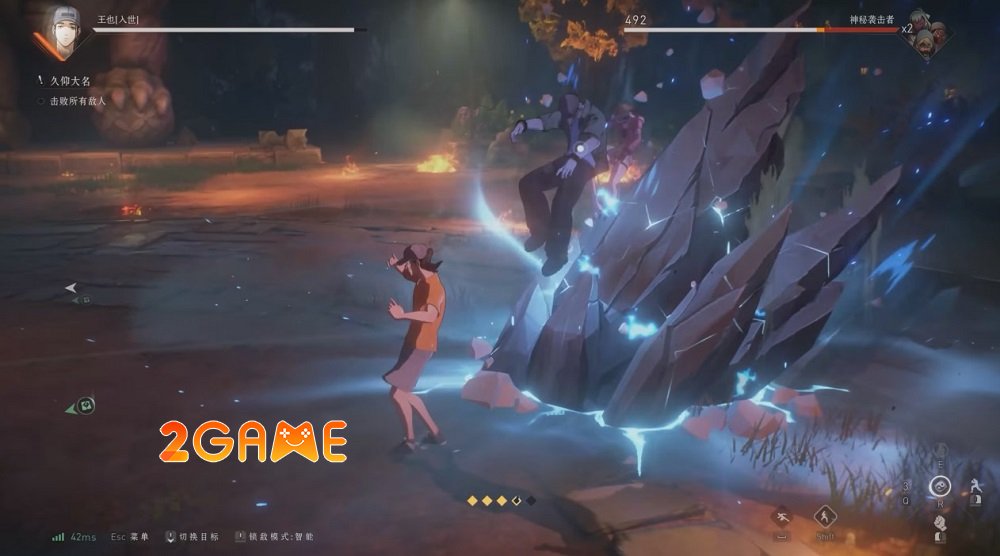Screen dimensions: 1000x556
Task: Open the 菜单 menu option
Action: 130,537
